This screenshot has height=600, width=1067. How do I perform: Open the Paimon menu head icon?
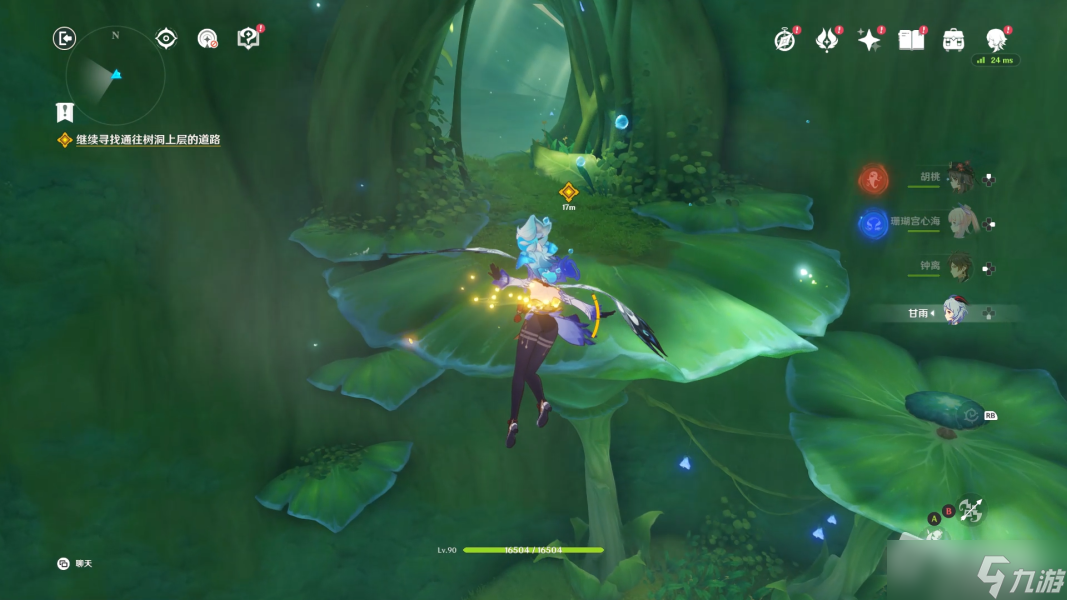coord(996,40)
